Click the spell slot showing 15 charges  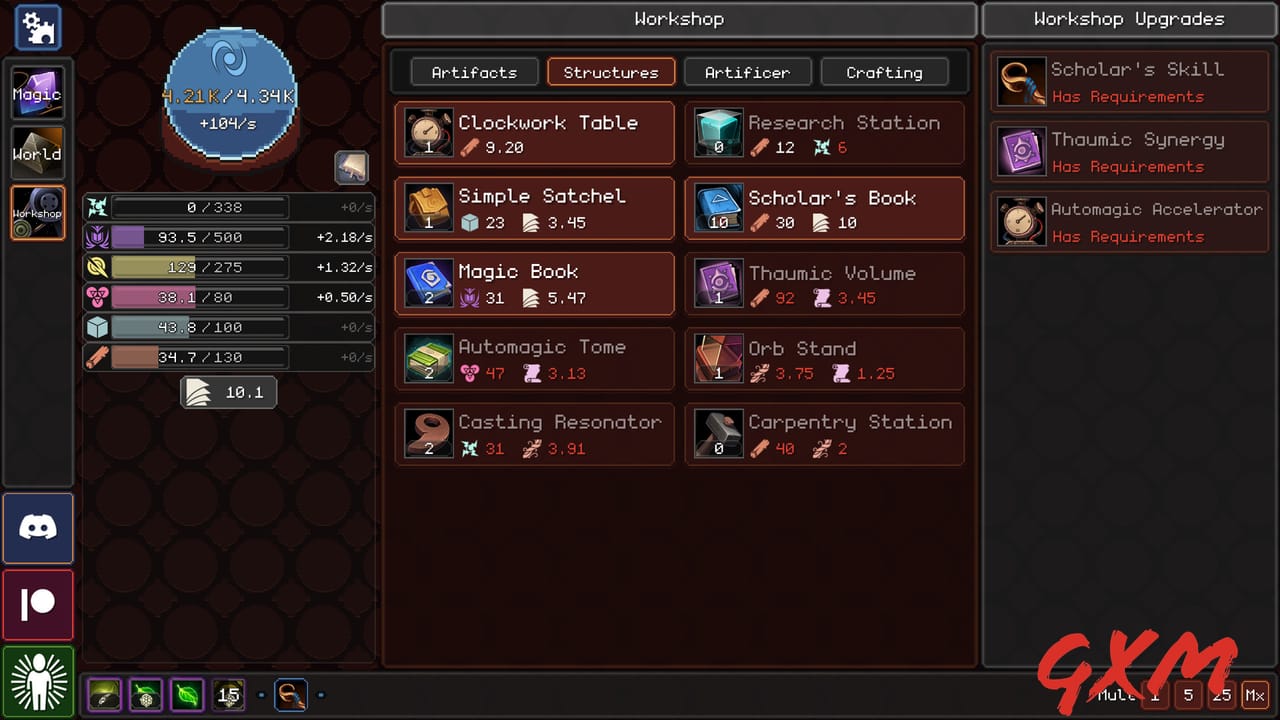pyautogui.click(x=228, y=694)
